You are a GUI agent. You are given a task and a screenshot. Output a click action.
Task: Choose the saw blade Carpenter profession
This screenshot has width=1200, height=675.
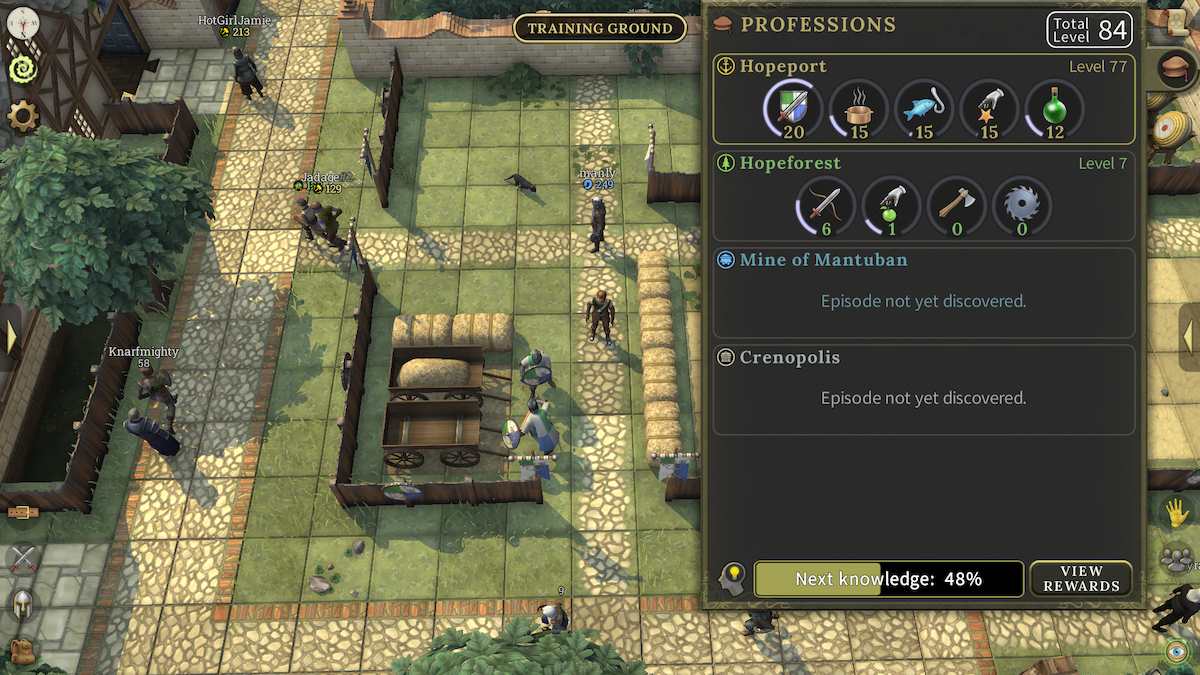click(1021, 205)
